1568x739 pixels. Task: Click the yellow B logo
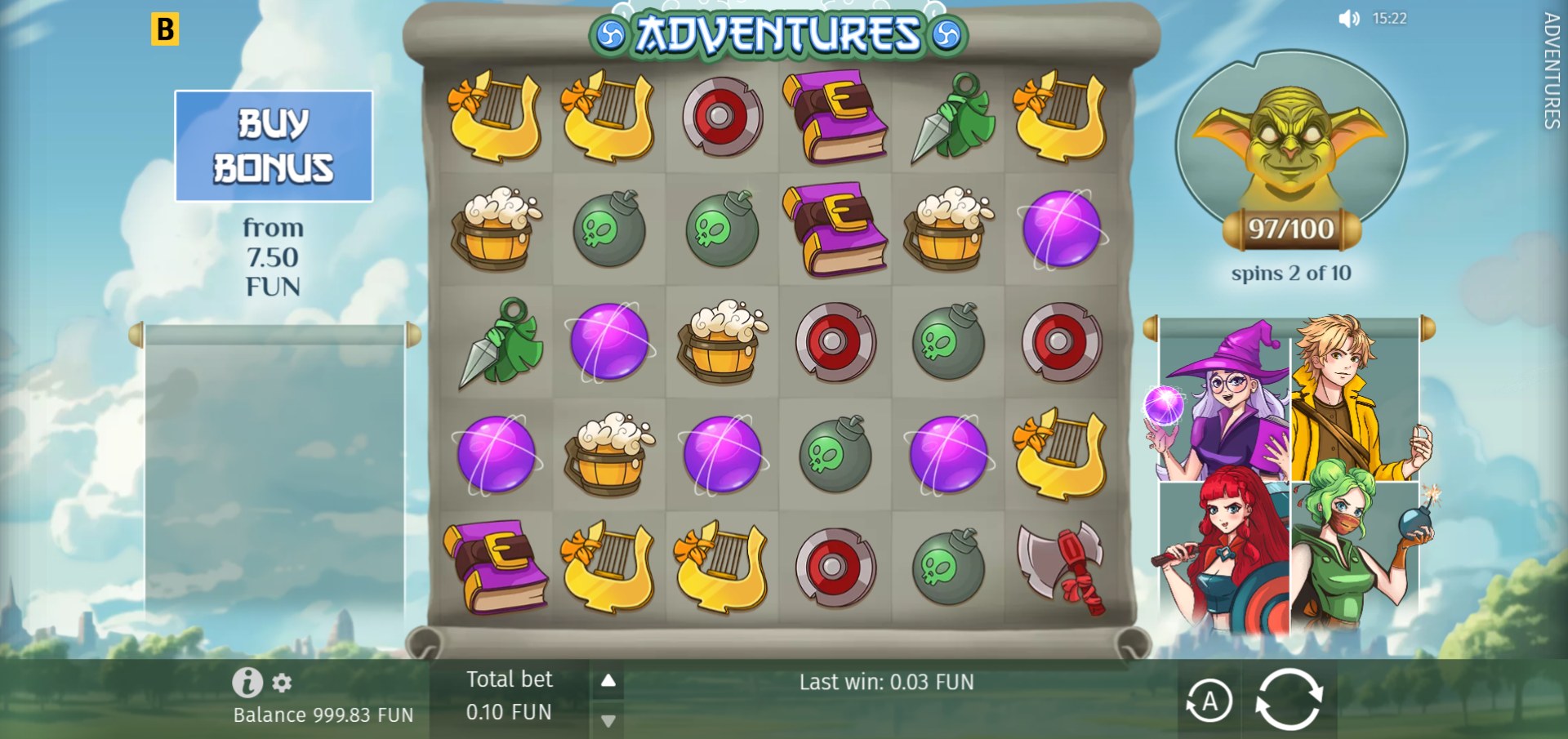(x=165, y=29)
